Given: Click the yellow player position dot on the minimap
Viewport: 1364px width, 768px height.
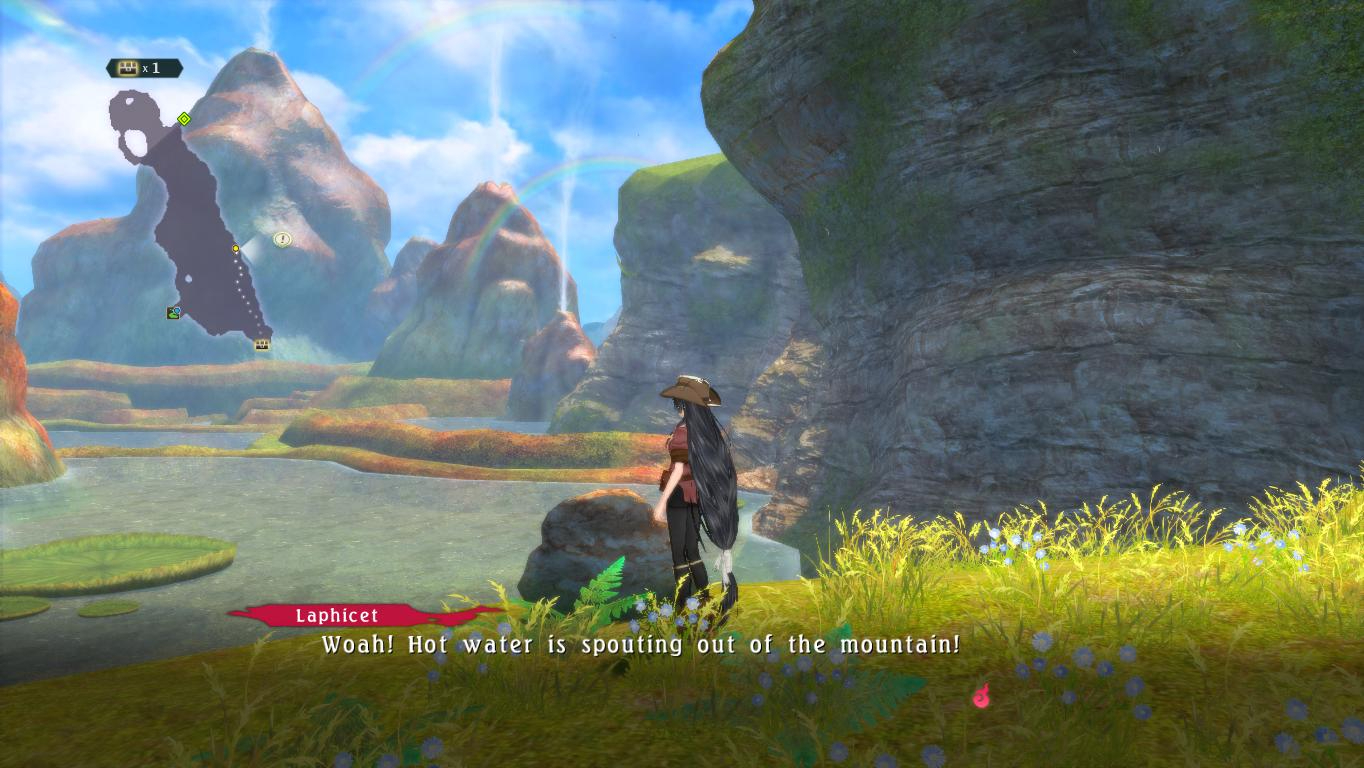Looking at the screenshot, I should click(236, 249).
